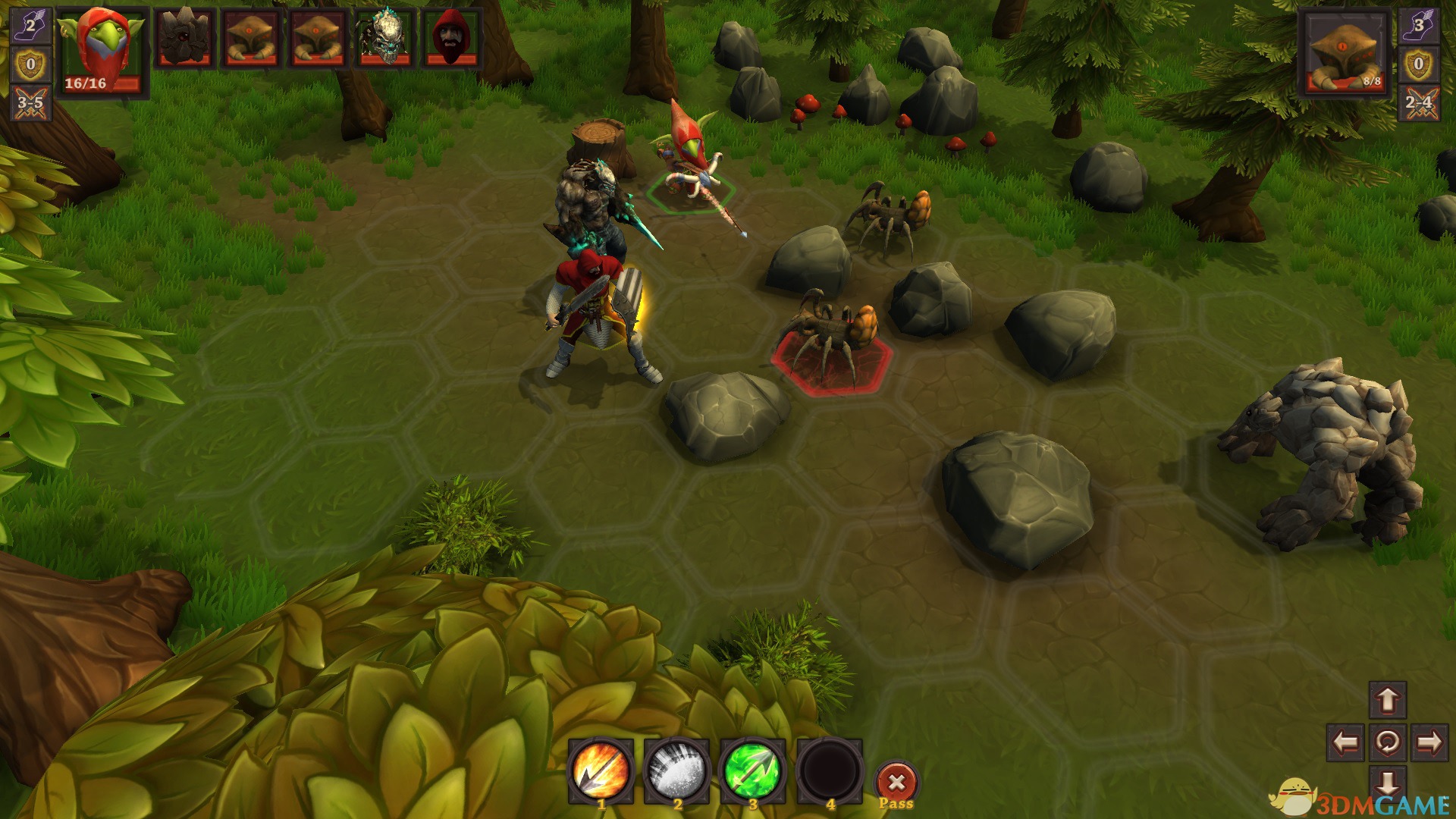Pan the camera right
The image size is (1456, 819).
pyautogui.click(x=1429, y=742)
